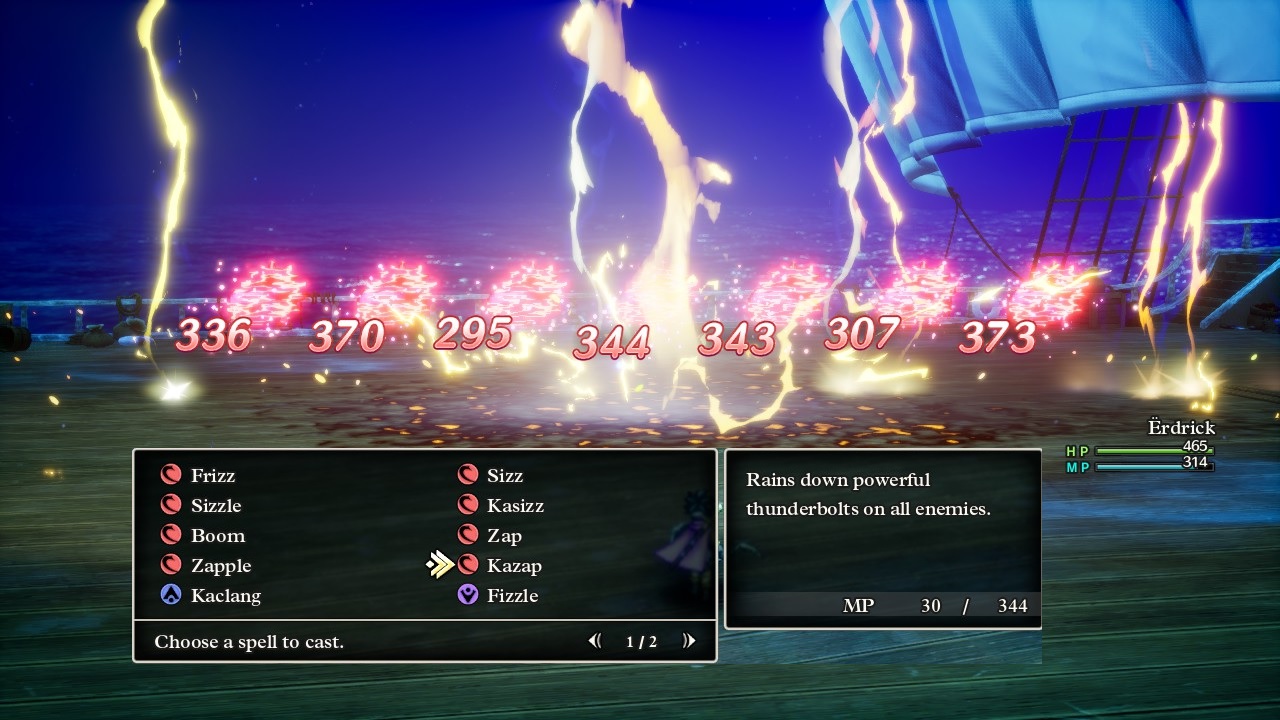Choose the Fizzle spell
The image size is (1280, 720).
point(512,596)
